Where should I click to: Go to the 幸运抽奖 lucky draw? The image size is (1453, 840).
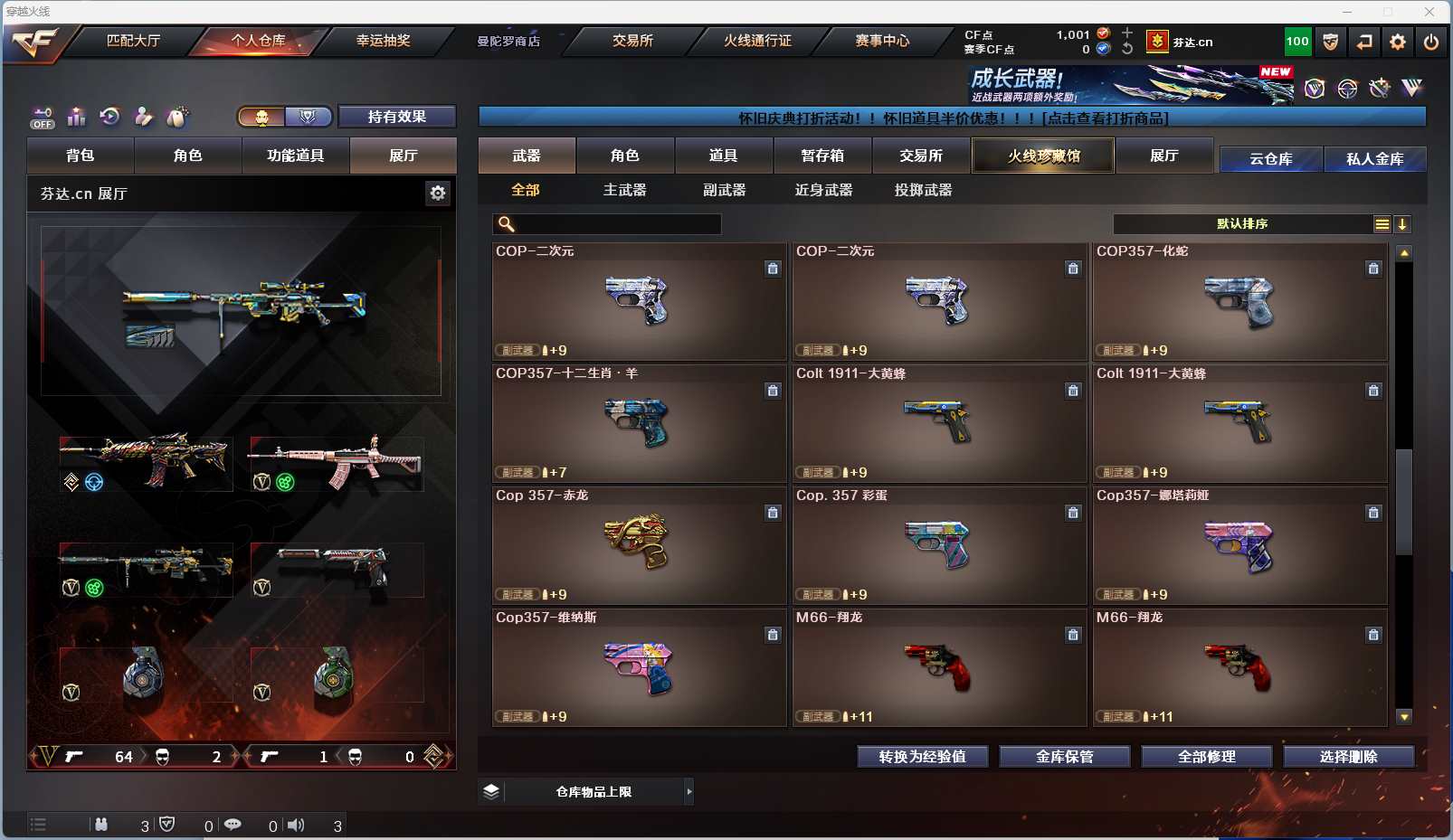coord(383,41)
